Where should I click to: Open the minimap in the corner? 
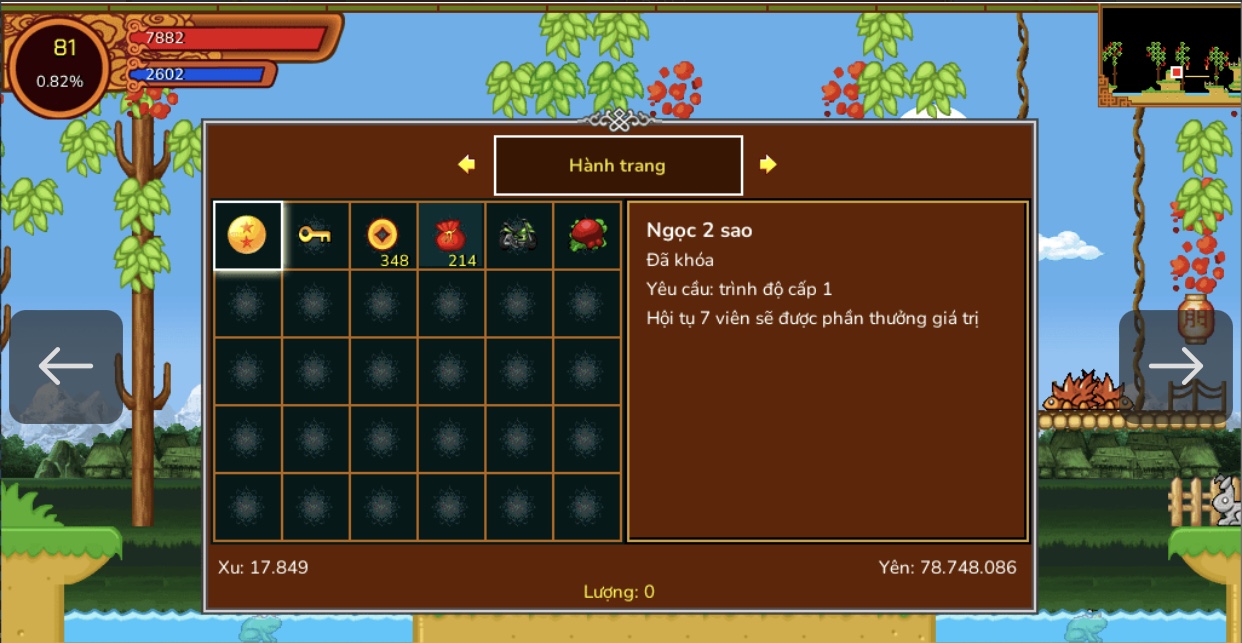coord(1169,55)
